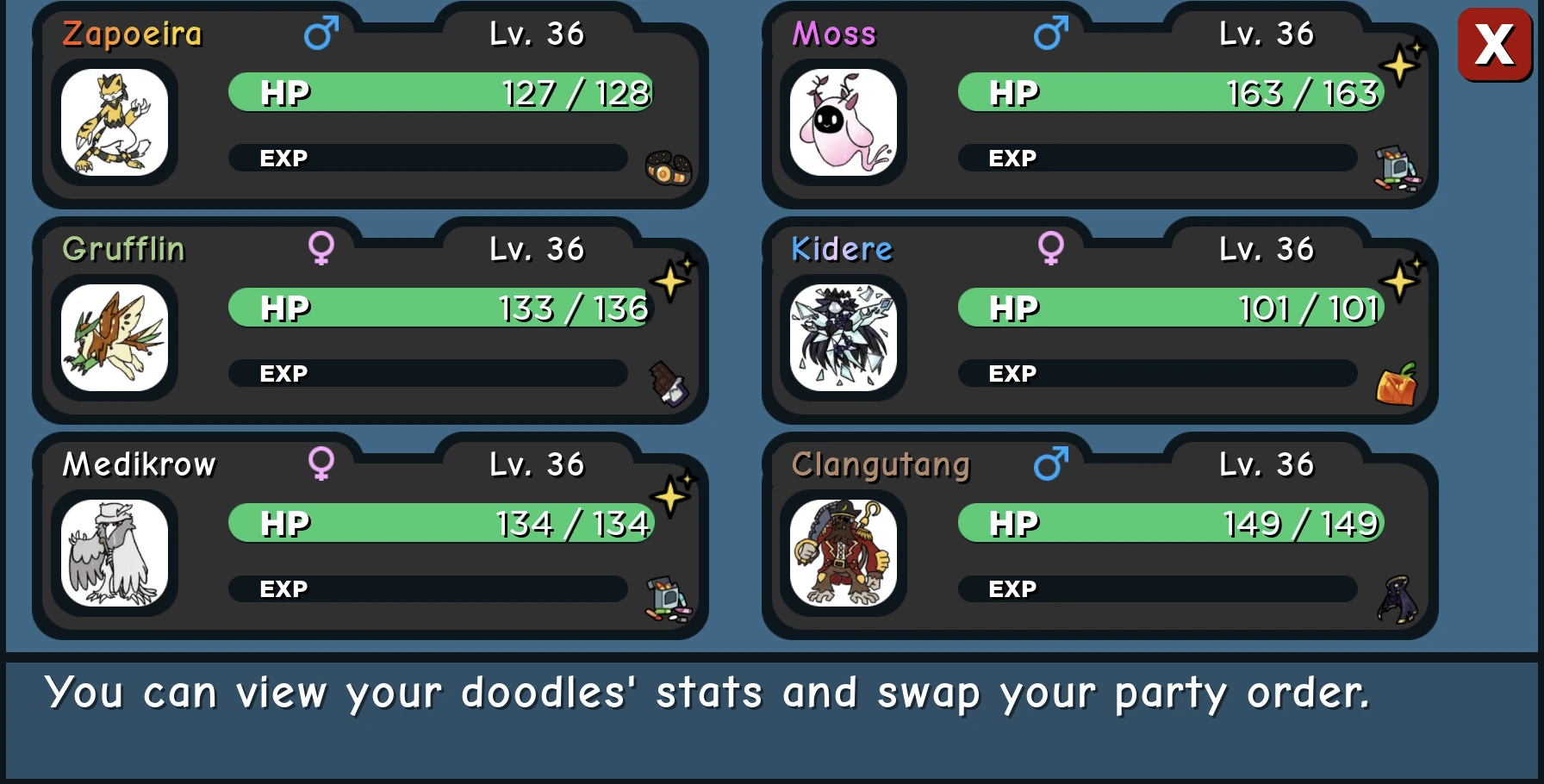Click the belt item icon held by Zapoeira

[668, 167]
